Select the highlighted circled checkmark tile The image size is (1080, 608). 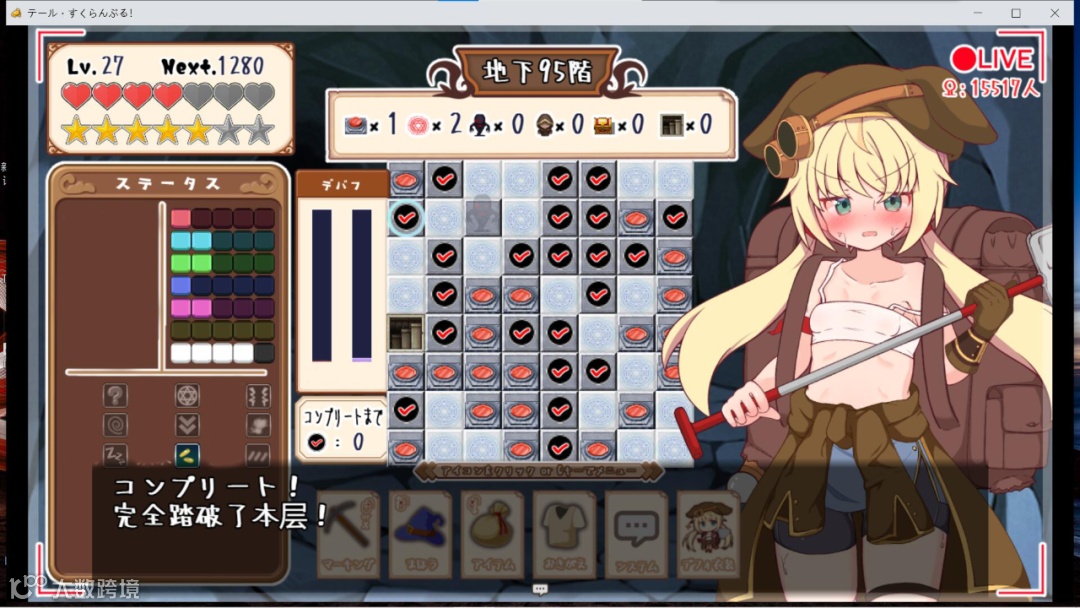pos(406,217)
